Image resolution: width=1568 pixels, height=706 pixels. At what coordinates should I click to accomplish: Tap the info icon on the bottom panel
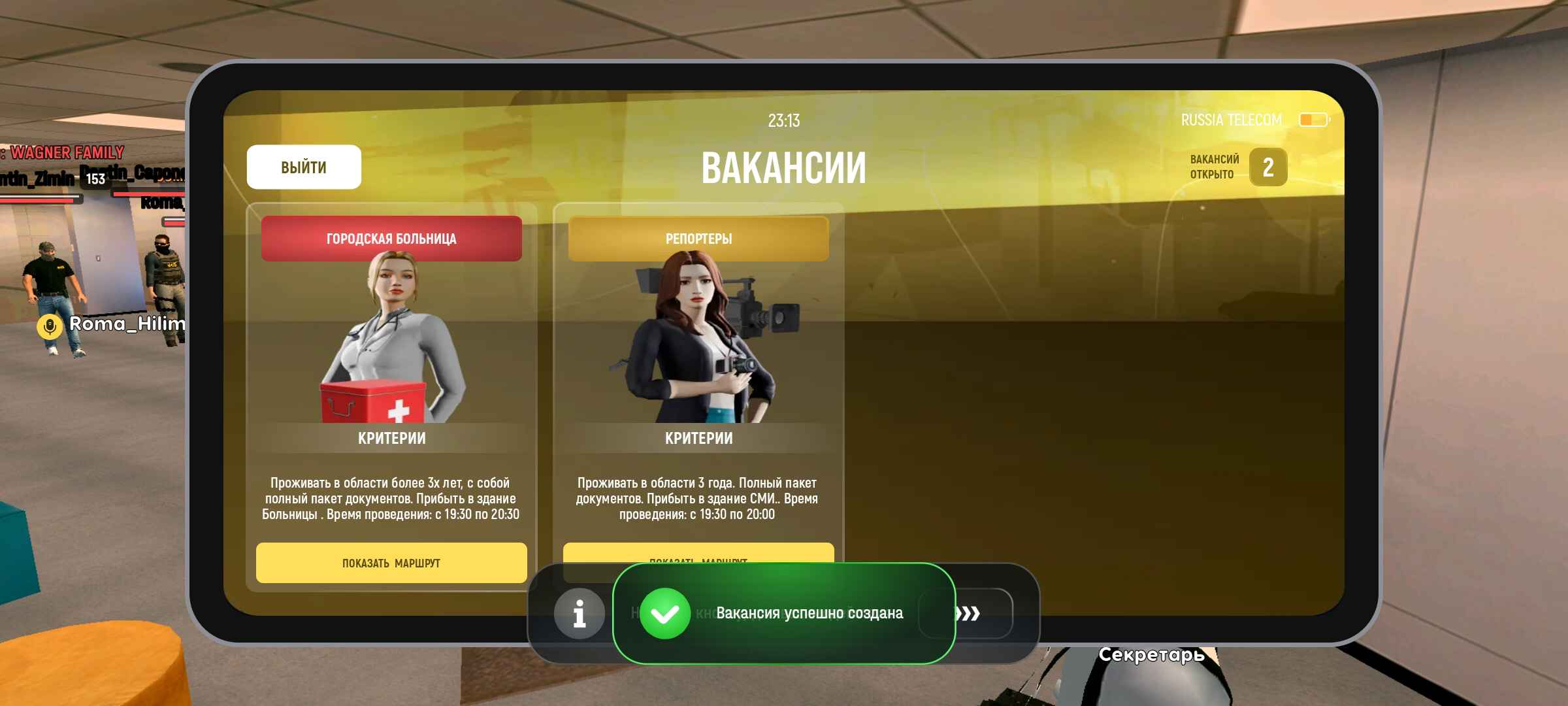[x=579, y=614]
